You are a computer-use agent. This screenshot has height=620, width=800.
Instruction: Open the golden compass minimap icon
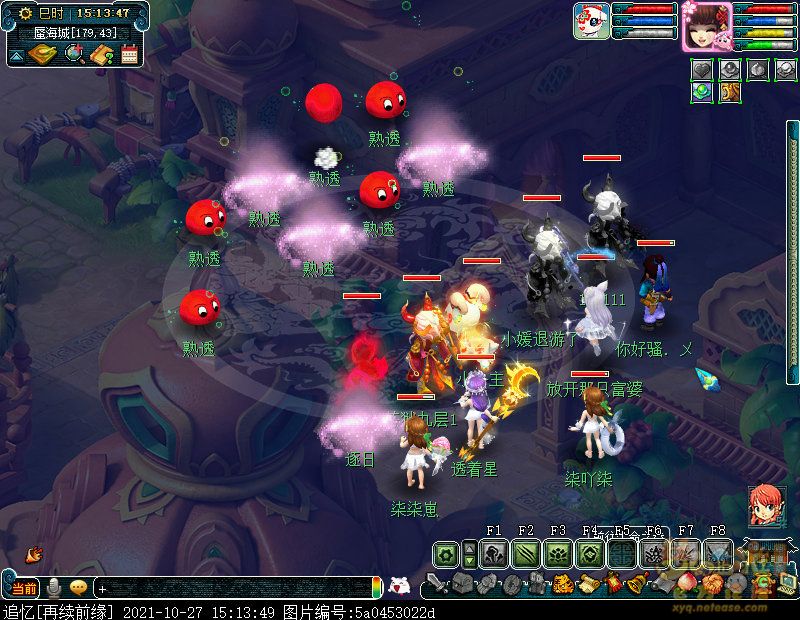pyautogui.click(x=42, y=54)
